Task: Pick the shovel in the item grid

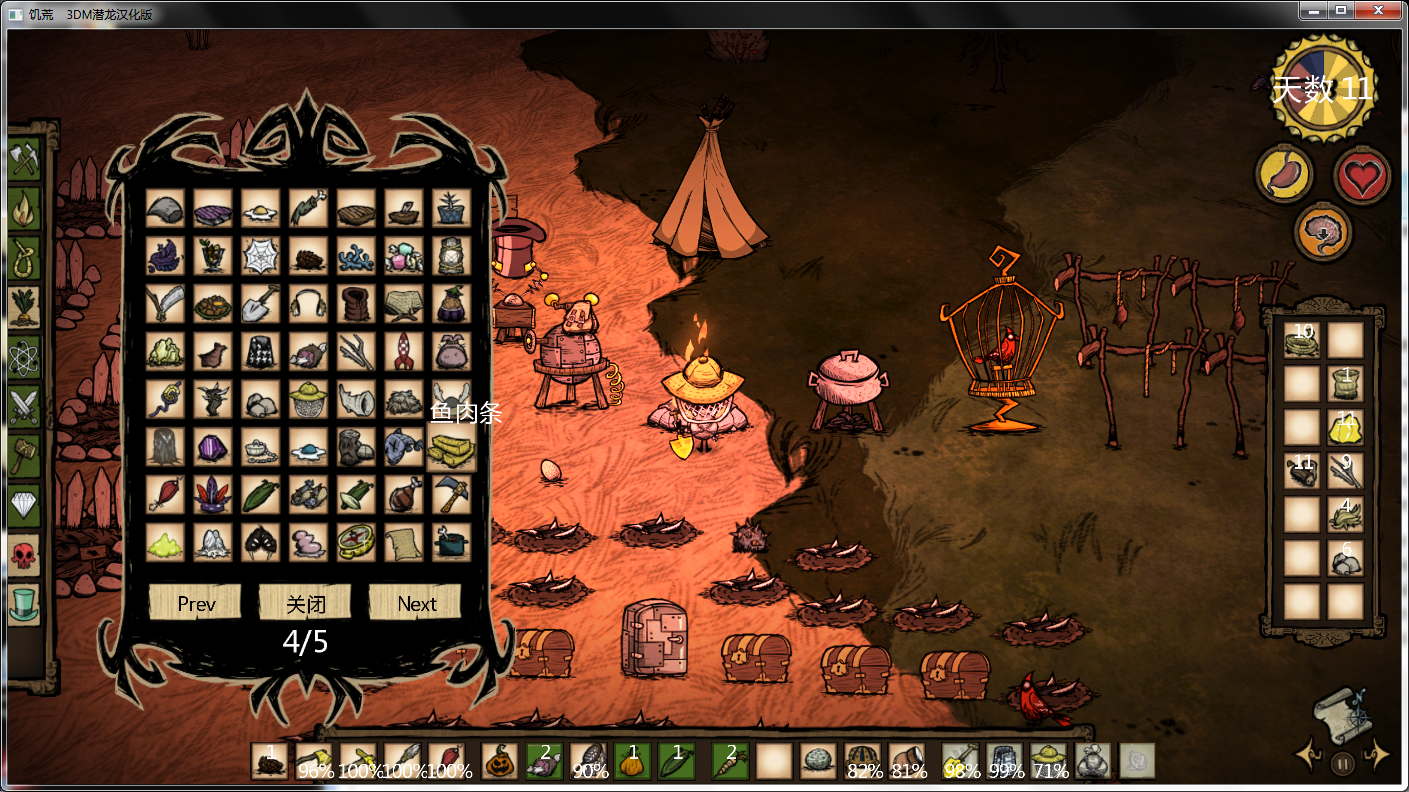Action: pyautogui.click(x=260, y=304)
